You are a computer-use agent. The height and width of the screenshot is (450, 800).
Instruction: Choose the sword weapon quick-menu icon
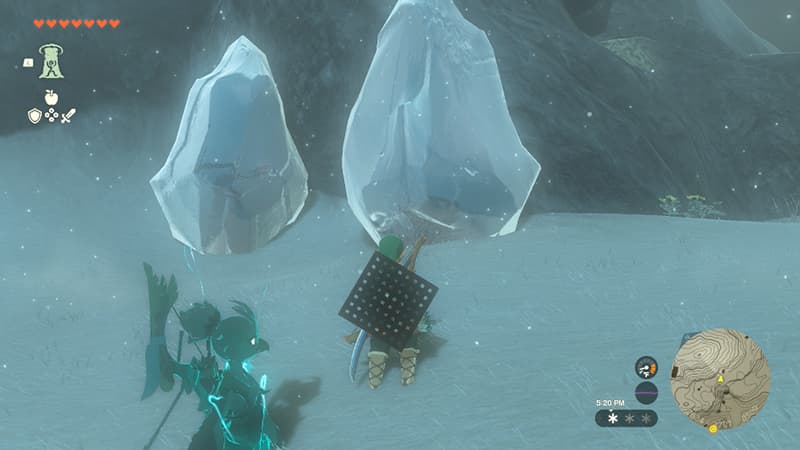click(67, 116)
